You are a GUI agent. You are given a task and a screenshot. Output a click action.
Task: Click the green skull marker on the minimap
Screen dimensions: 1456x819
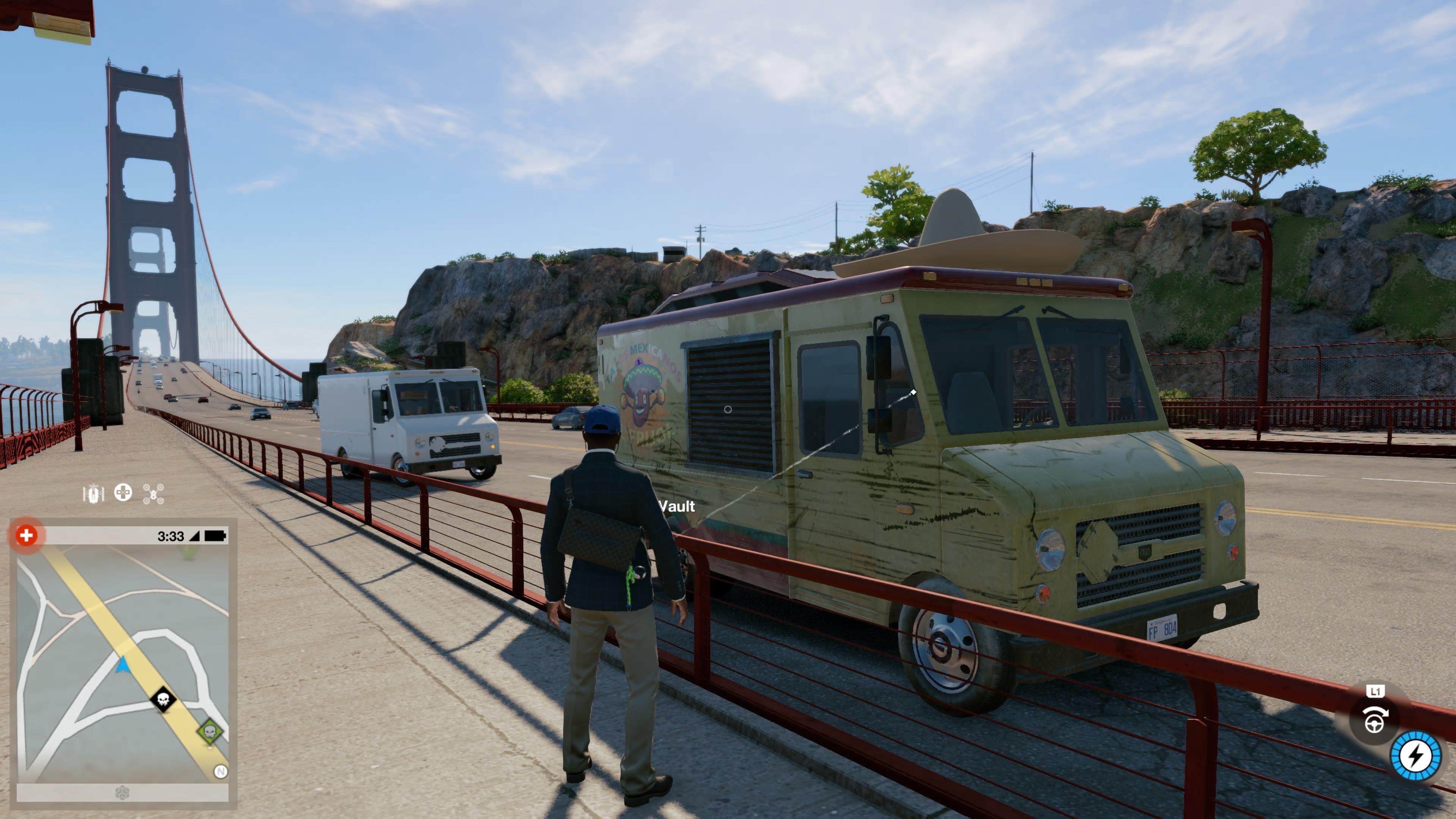(x=210, y=732)
